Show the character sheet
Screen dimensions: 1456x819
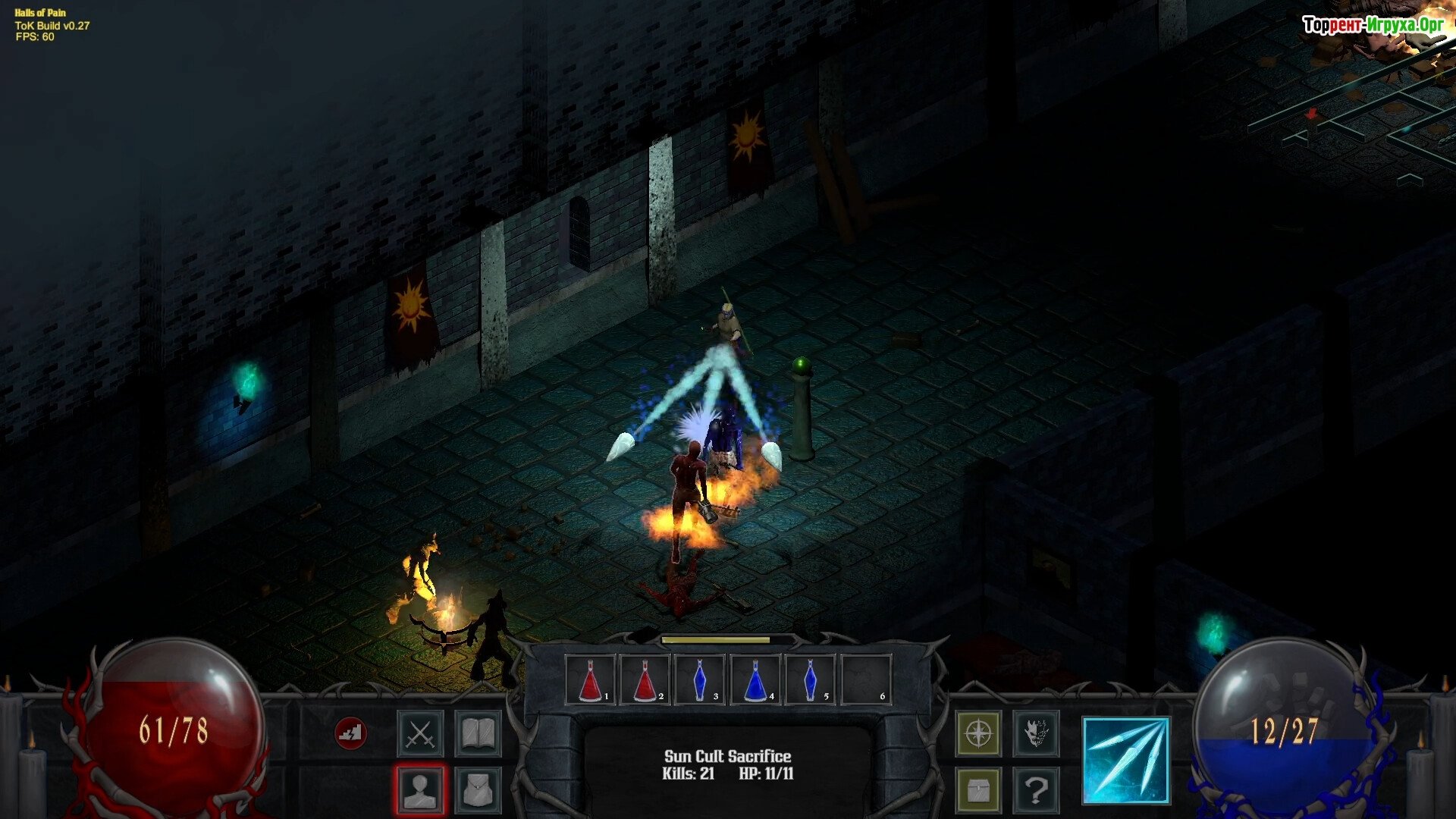click(420, 789)
